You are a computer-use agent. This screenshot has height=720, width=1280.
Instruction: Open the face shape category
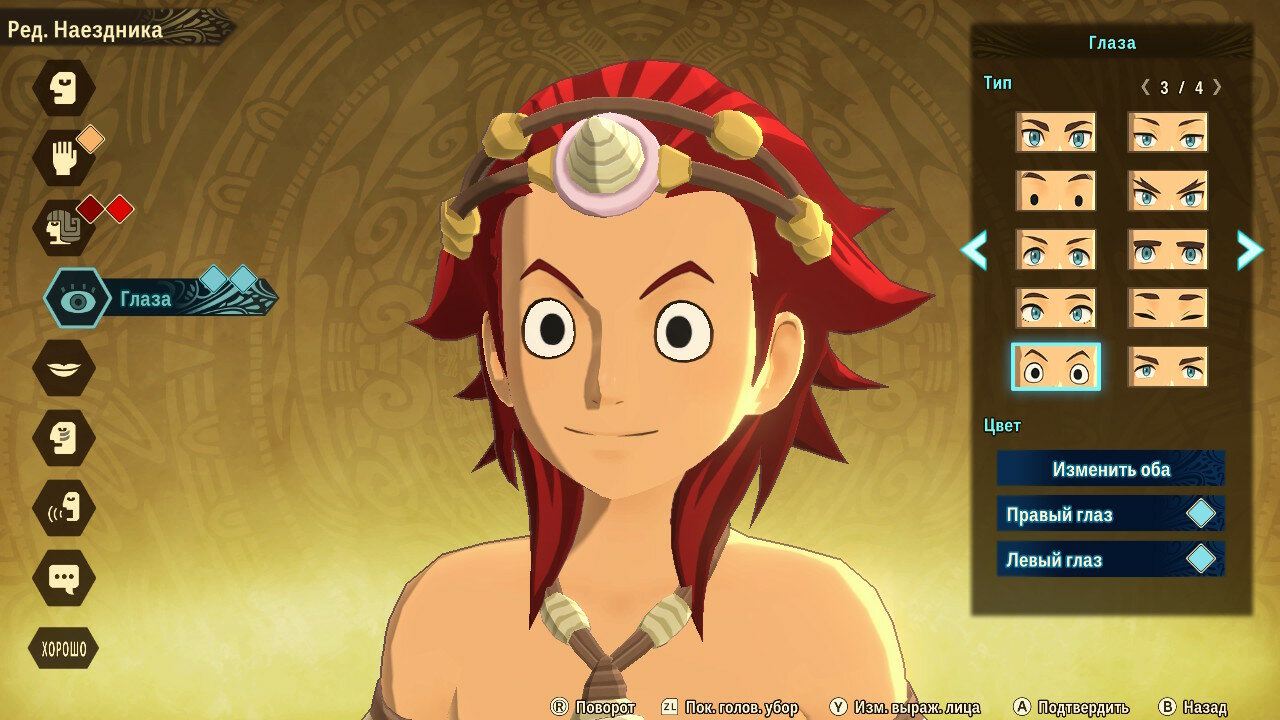pyautogui.click(x=64, y=88)
